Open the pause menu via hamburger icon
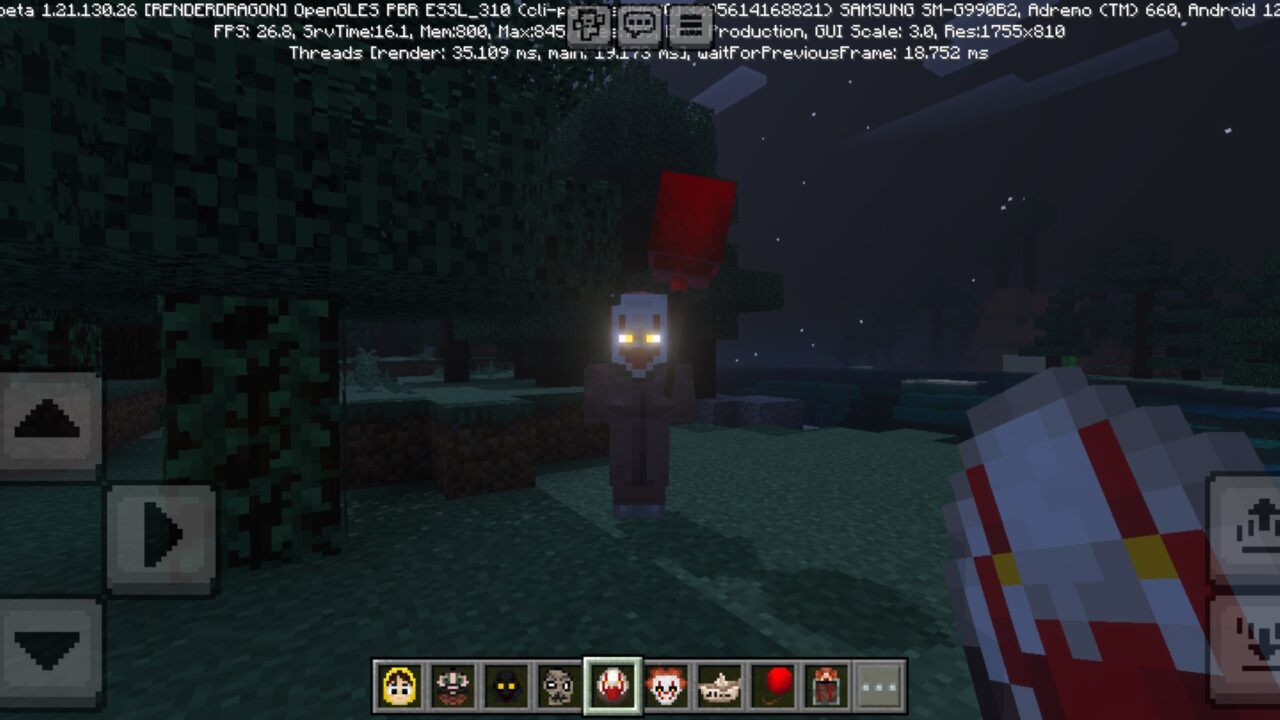Screen dimensions: 1280x720 coord(690,24)
